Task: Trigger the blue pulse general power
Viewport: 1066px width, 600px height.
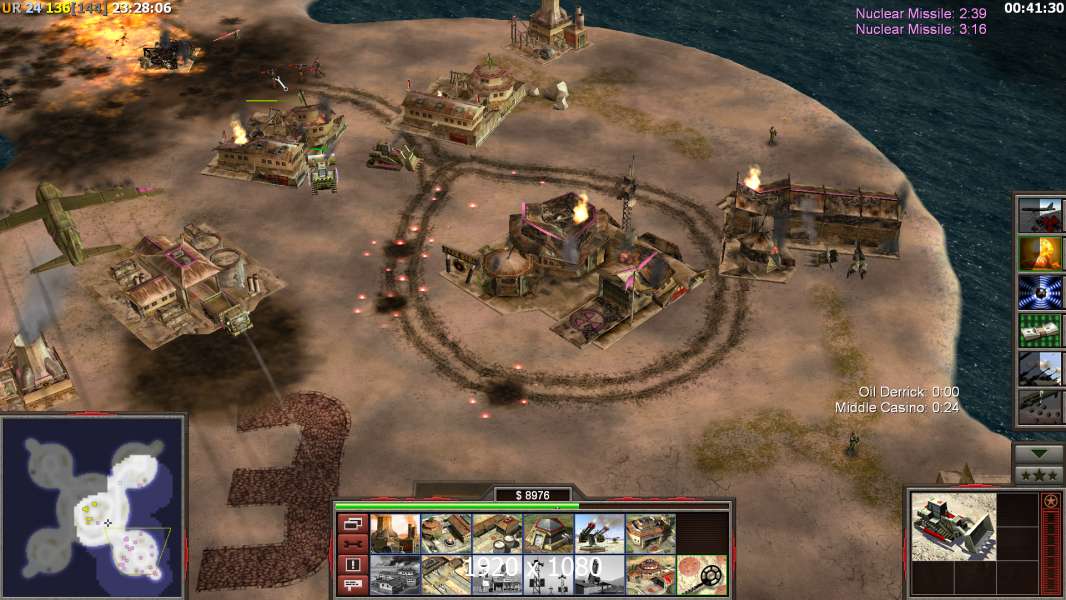Action: coord(1040,292)
